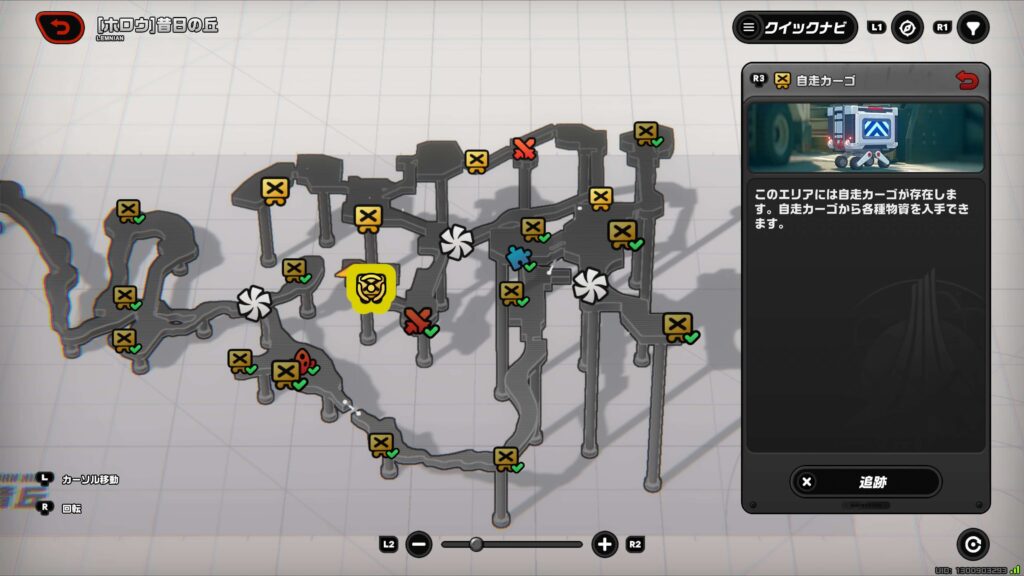This screenshot has height=576, width=1024.
Task: Open the map filter funnel button
Action: tap(972, 28)
